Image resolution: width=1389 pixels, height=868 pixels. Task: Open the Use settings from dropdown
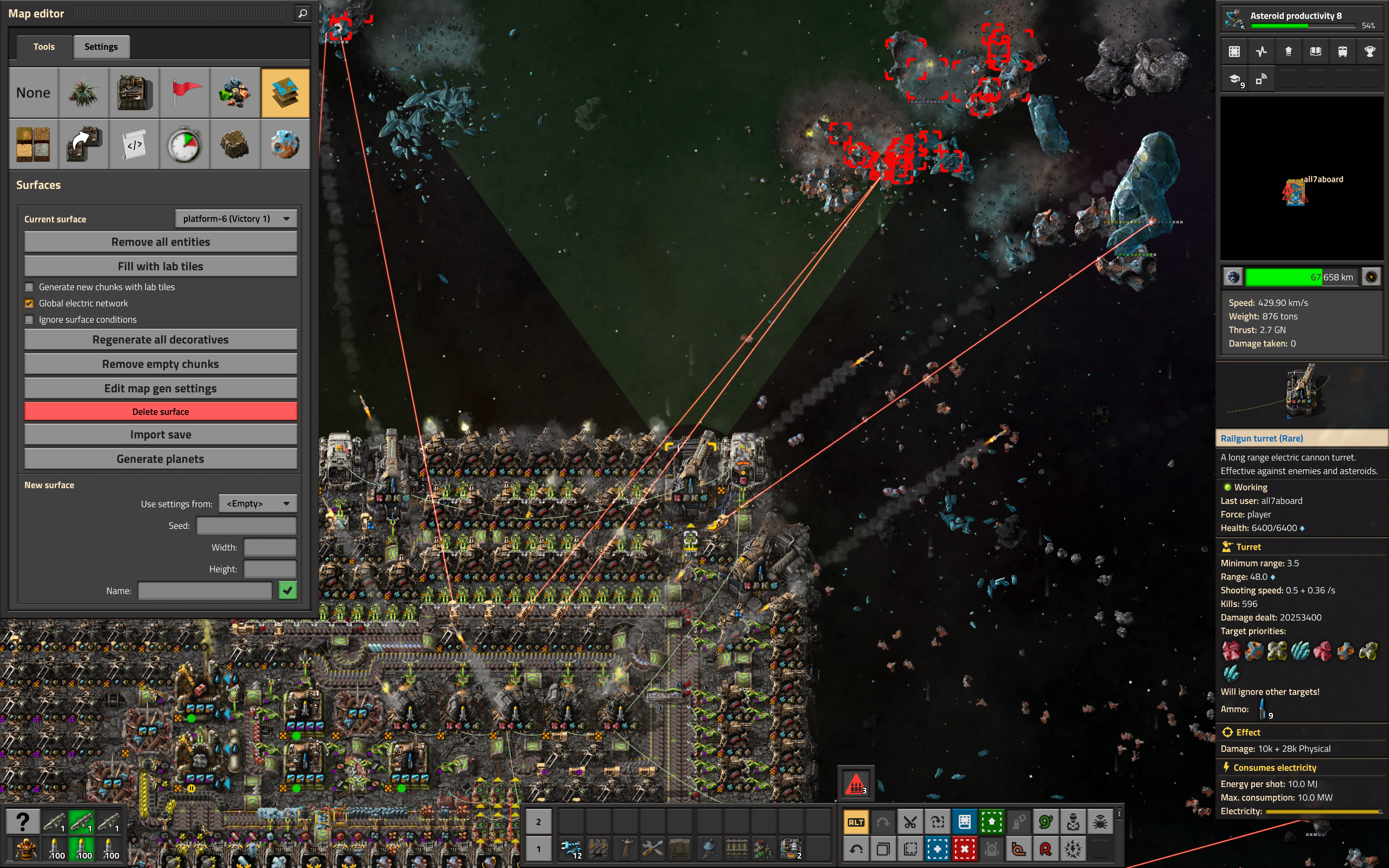(x=258, y=503)
